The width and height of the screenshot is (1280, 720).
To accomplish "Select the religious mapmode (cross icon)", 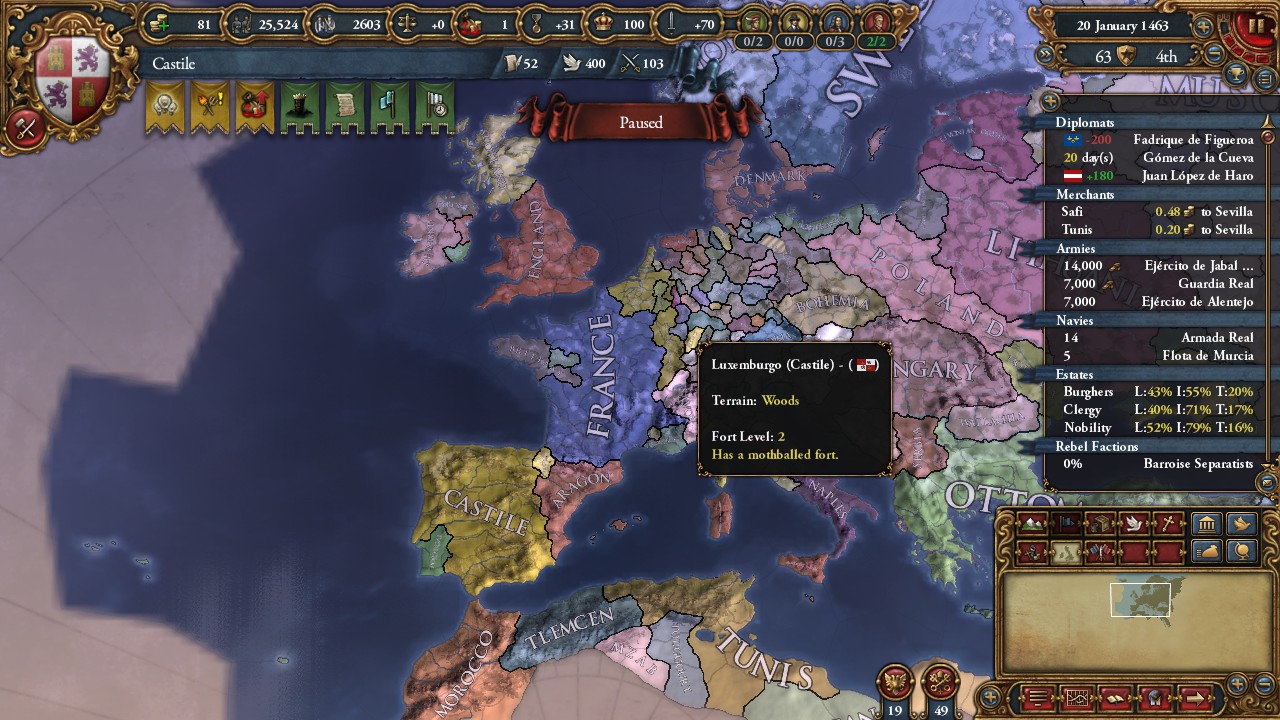I will pos(1168,524).
